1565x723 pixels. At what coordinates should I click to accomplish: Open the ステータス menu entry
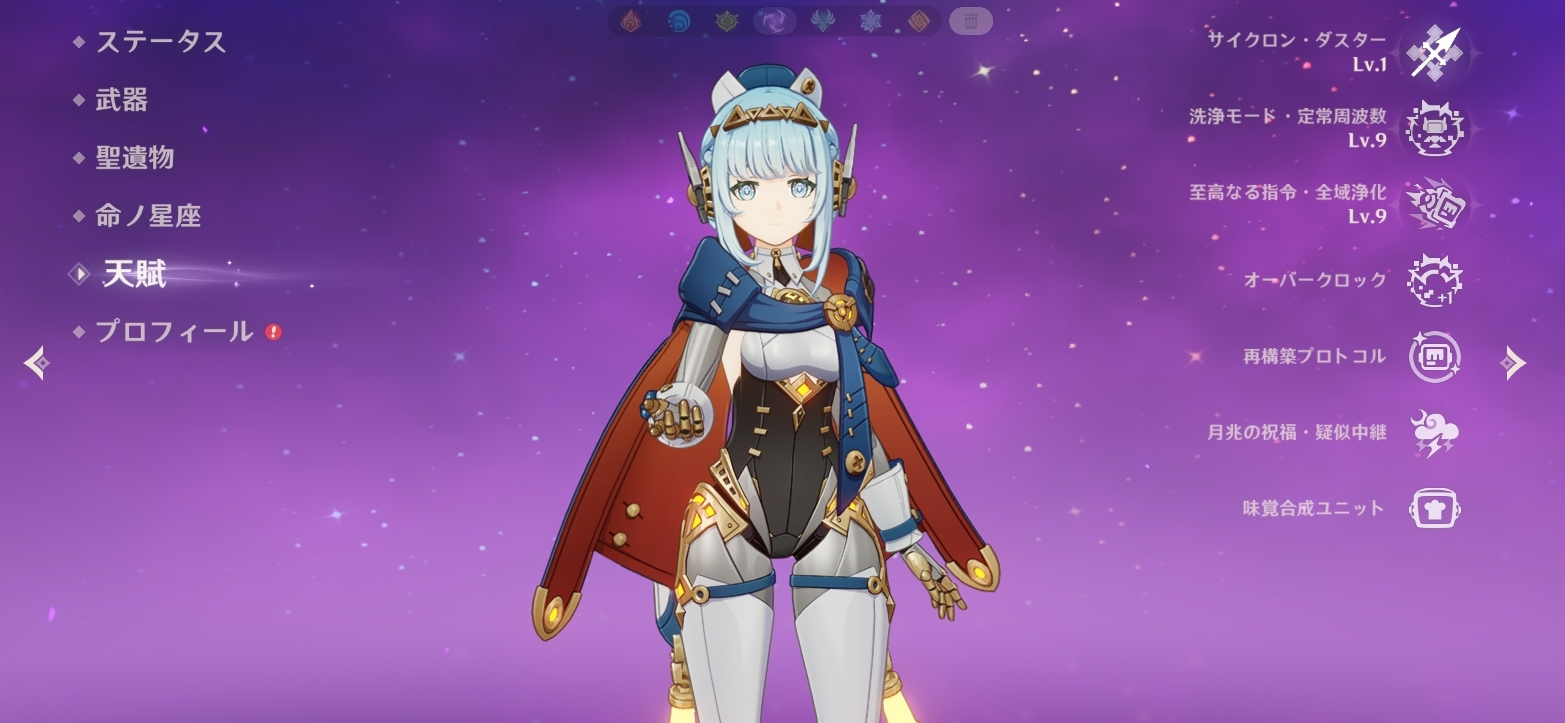[x=160, y=42]
